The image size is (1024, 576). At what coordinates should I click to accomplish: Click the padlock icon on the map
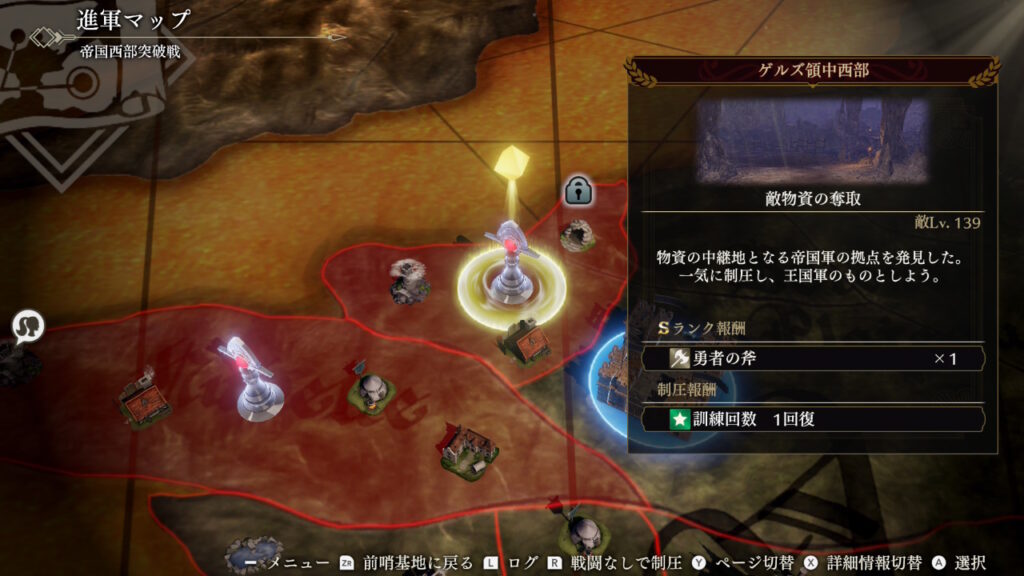click(576, 189)
